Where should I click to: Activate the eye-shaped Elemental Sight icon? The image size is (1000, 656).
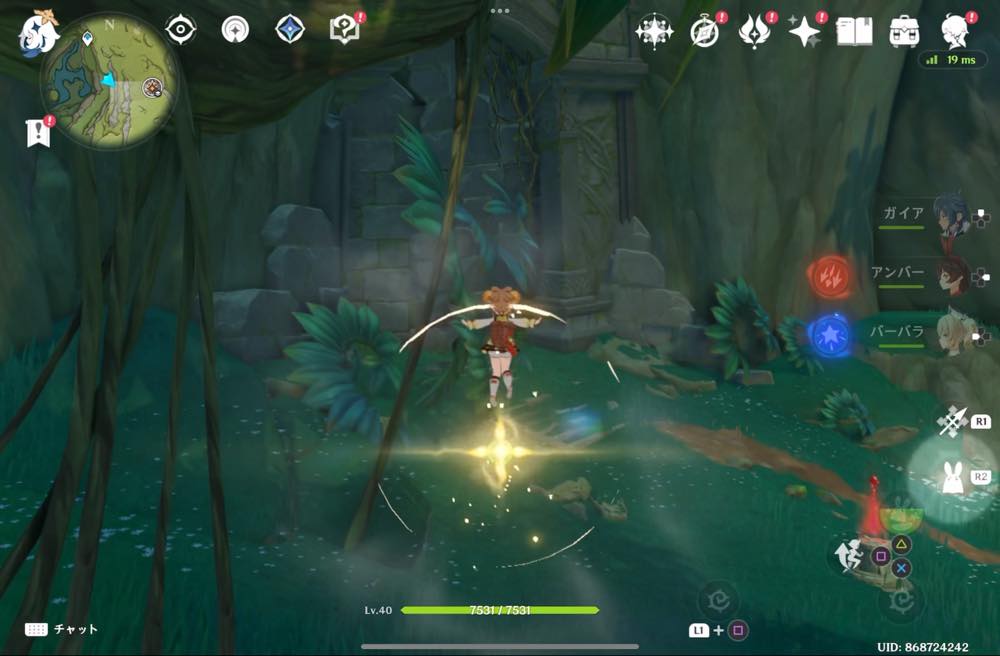[x=180, y=30]
